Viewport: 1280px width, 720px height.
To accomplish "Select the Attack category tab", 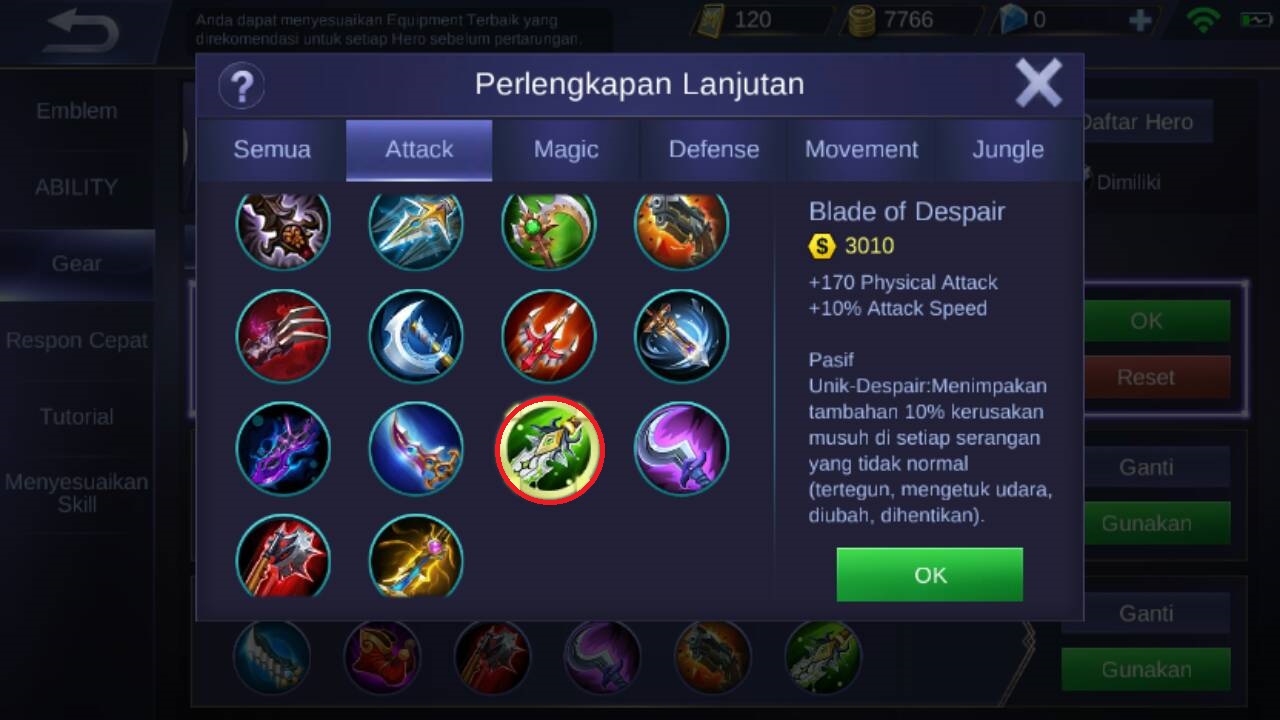I will pos(419,150).
